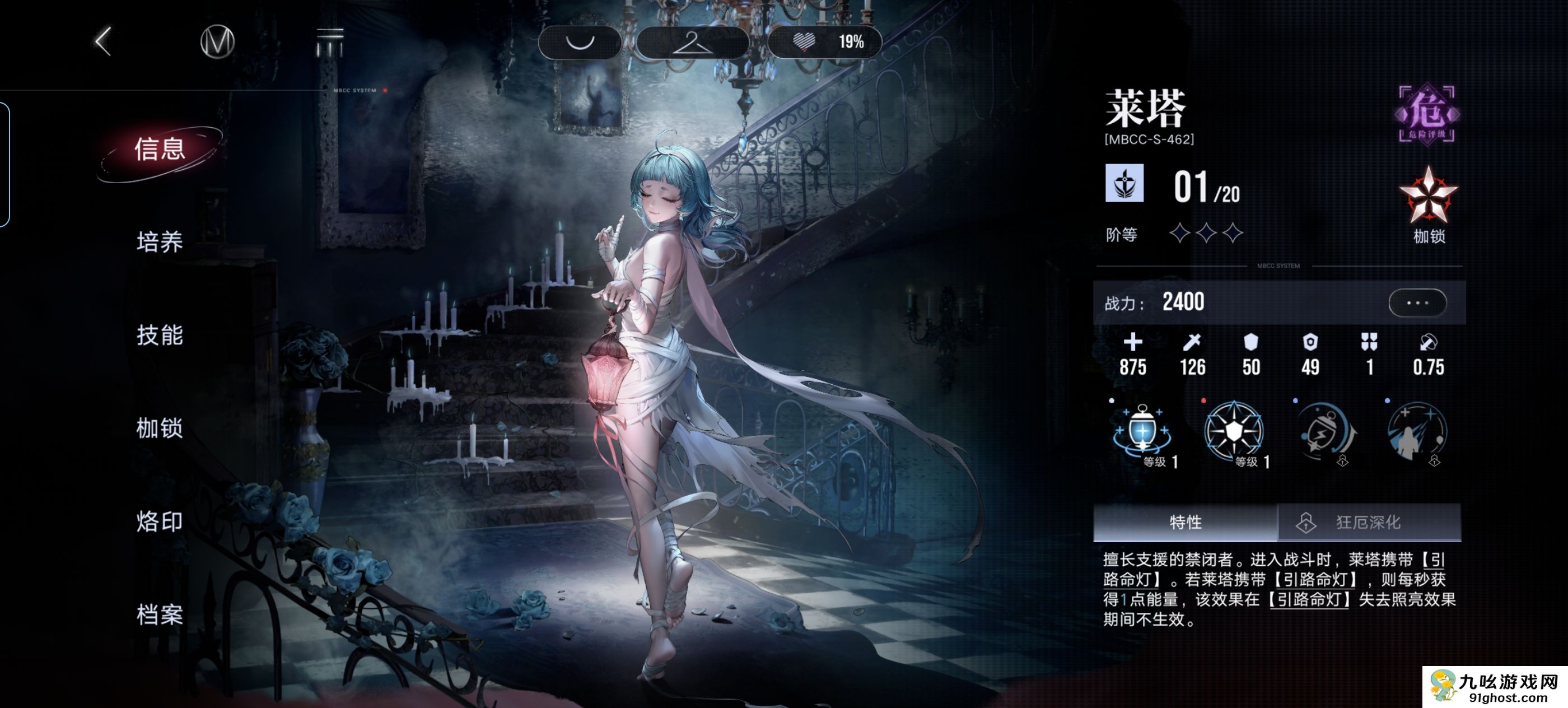Screen dimensions: 1568x708
Task: Select the 信息 menu entry
Action: (x=160, y=150)
